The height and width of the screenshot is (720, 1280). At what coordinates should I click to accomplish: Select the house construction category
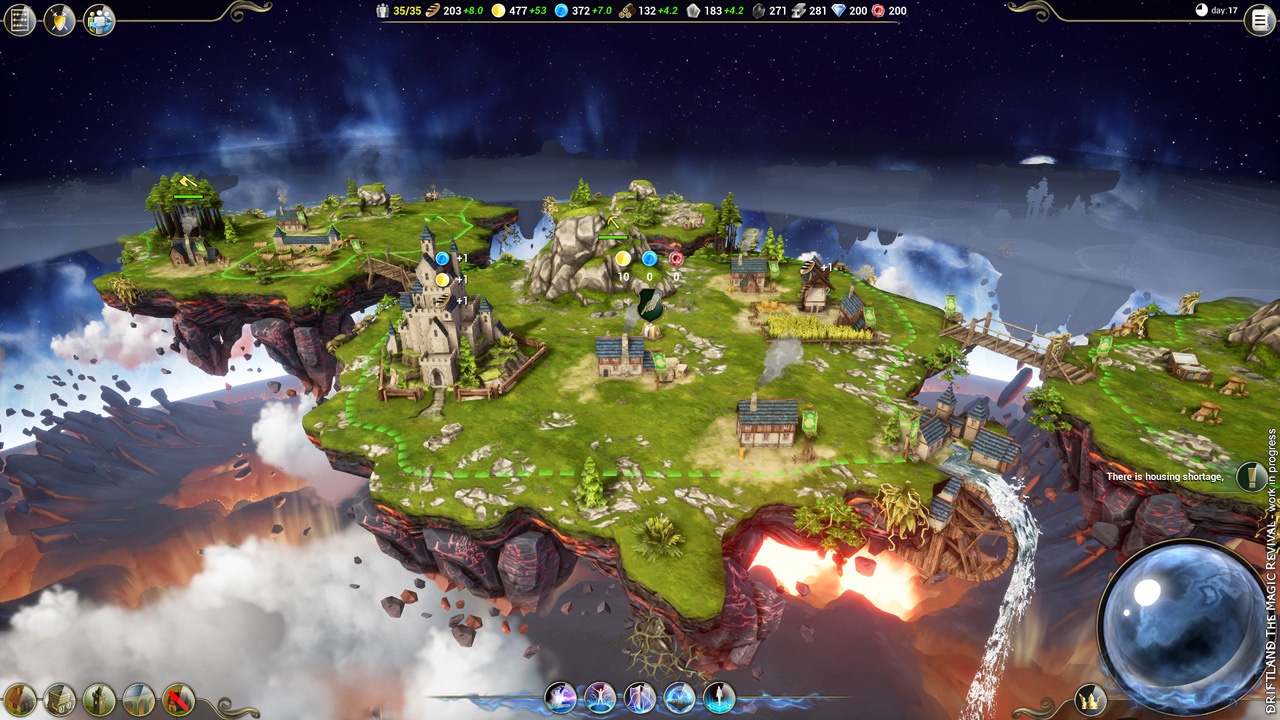20,699
